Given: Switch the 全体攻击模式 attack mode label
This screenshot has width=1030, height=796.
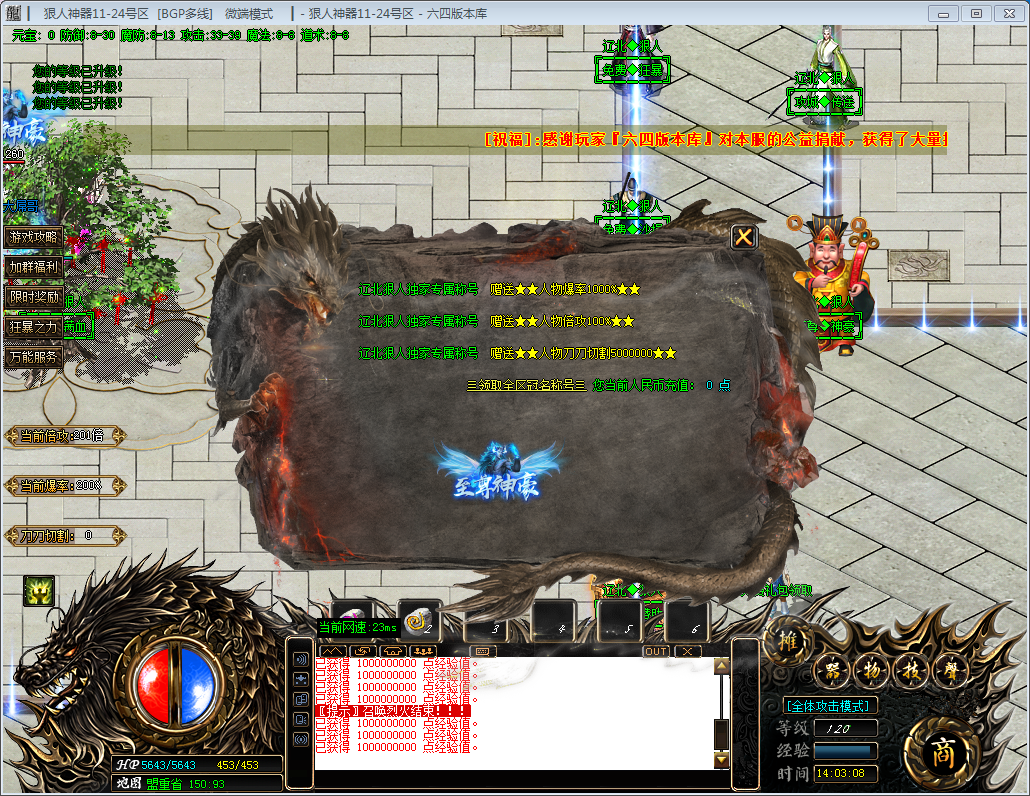Looking at the screenshot, I should pyautogui.click(x=830, y=705).
